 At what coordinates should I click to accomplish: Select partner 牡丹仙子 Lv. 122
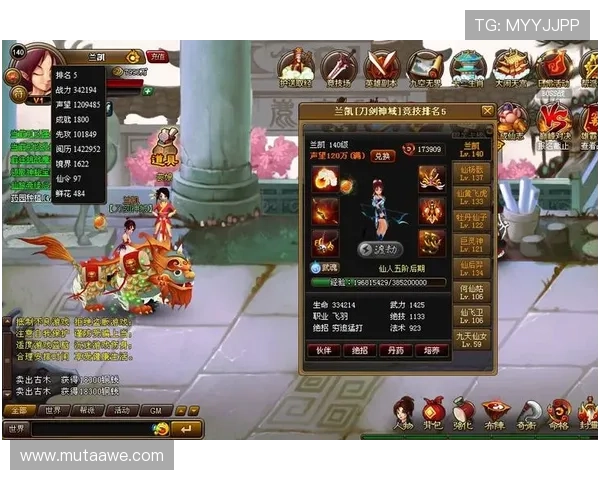(x=472, y=220)
